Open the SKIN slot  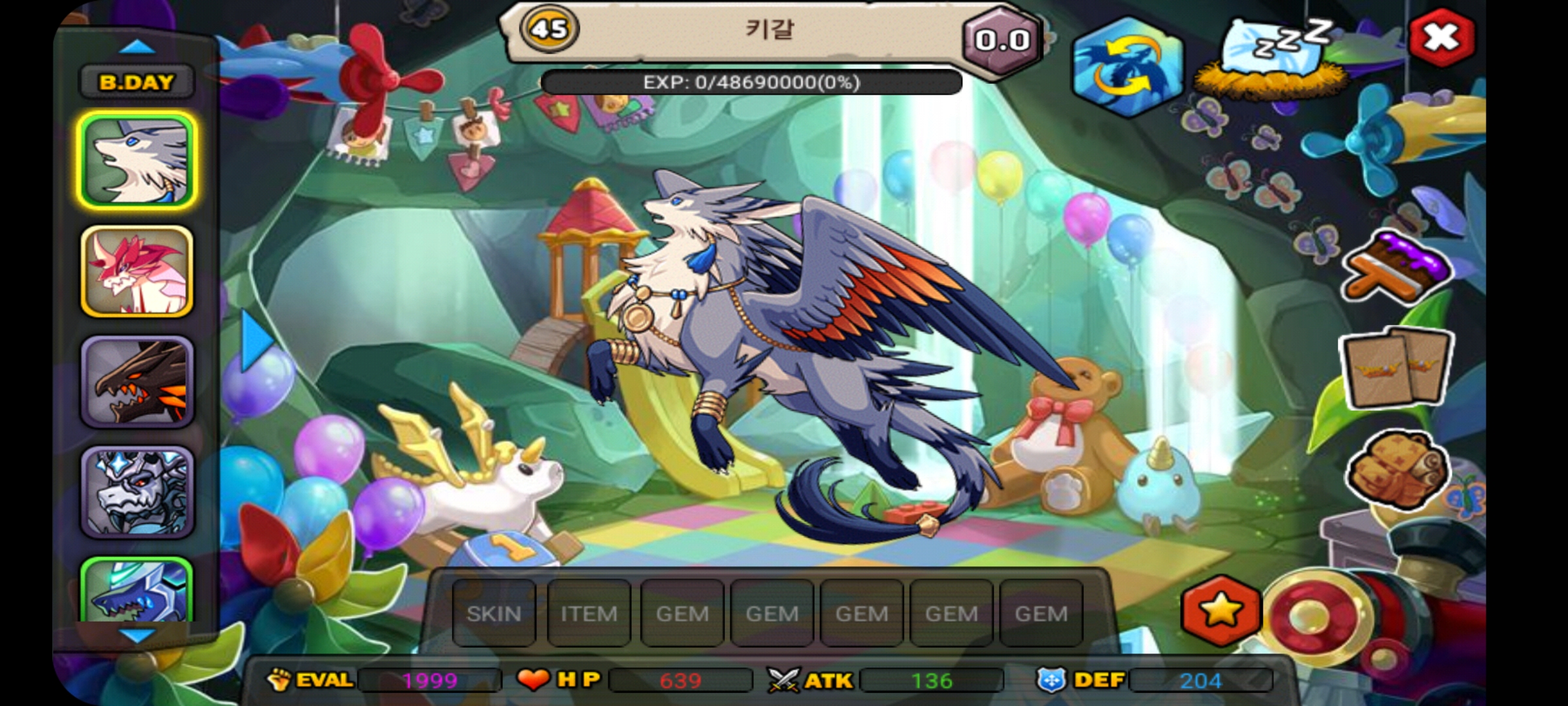(x=494, y=613)
